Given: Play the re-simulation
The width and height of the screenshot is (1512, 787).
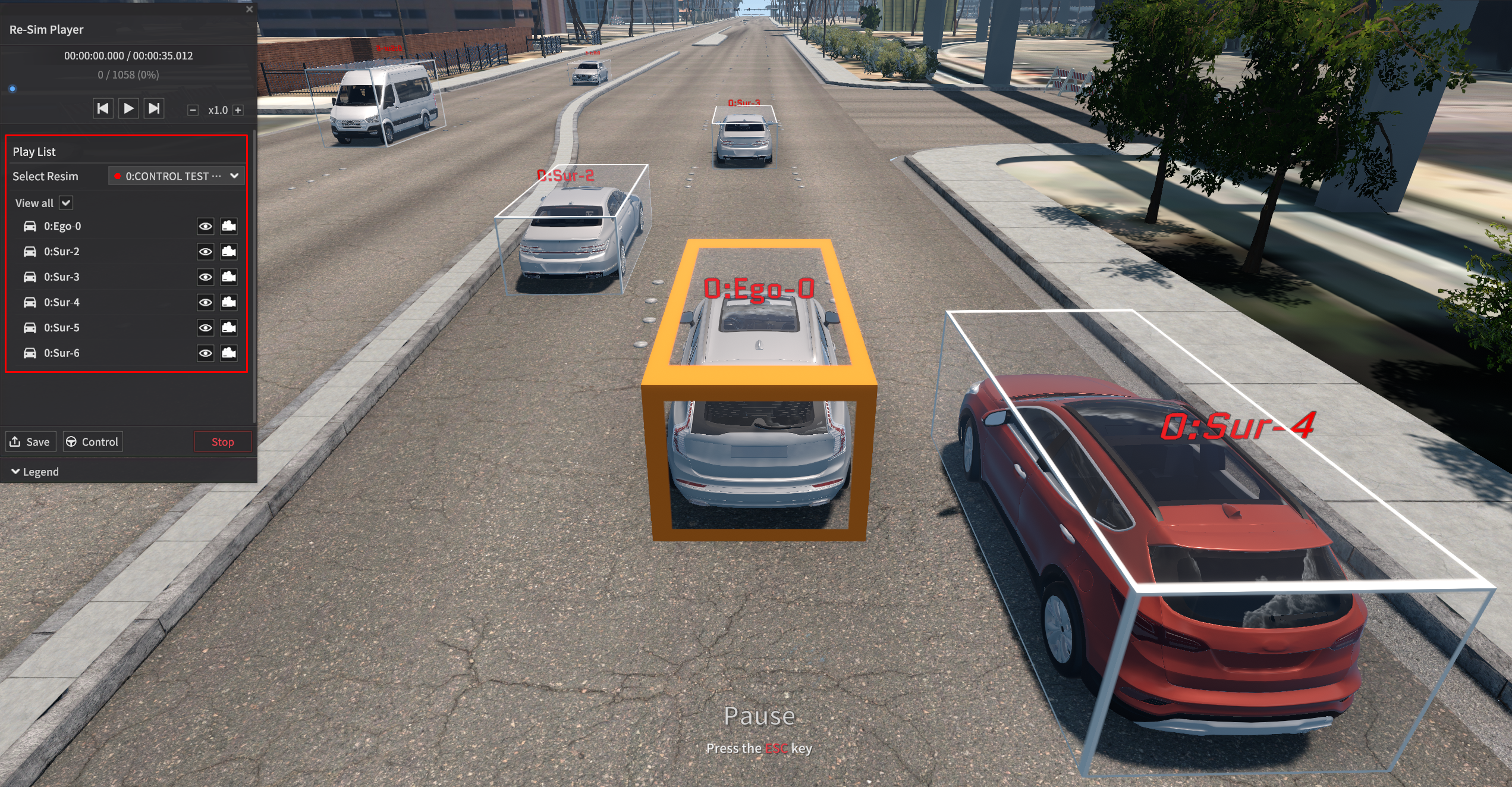Looking at the screenshot, I should (x=128, y=109).
